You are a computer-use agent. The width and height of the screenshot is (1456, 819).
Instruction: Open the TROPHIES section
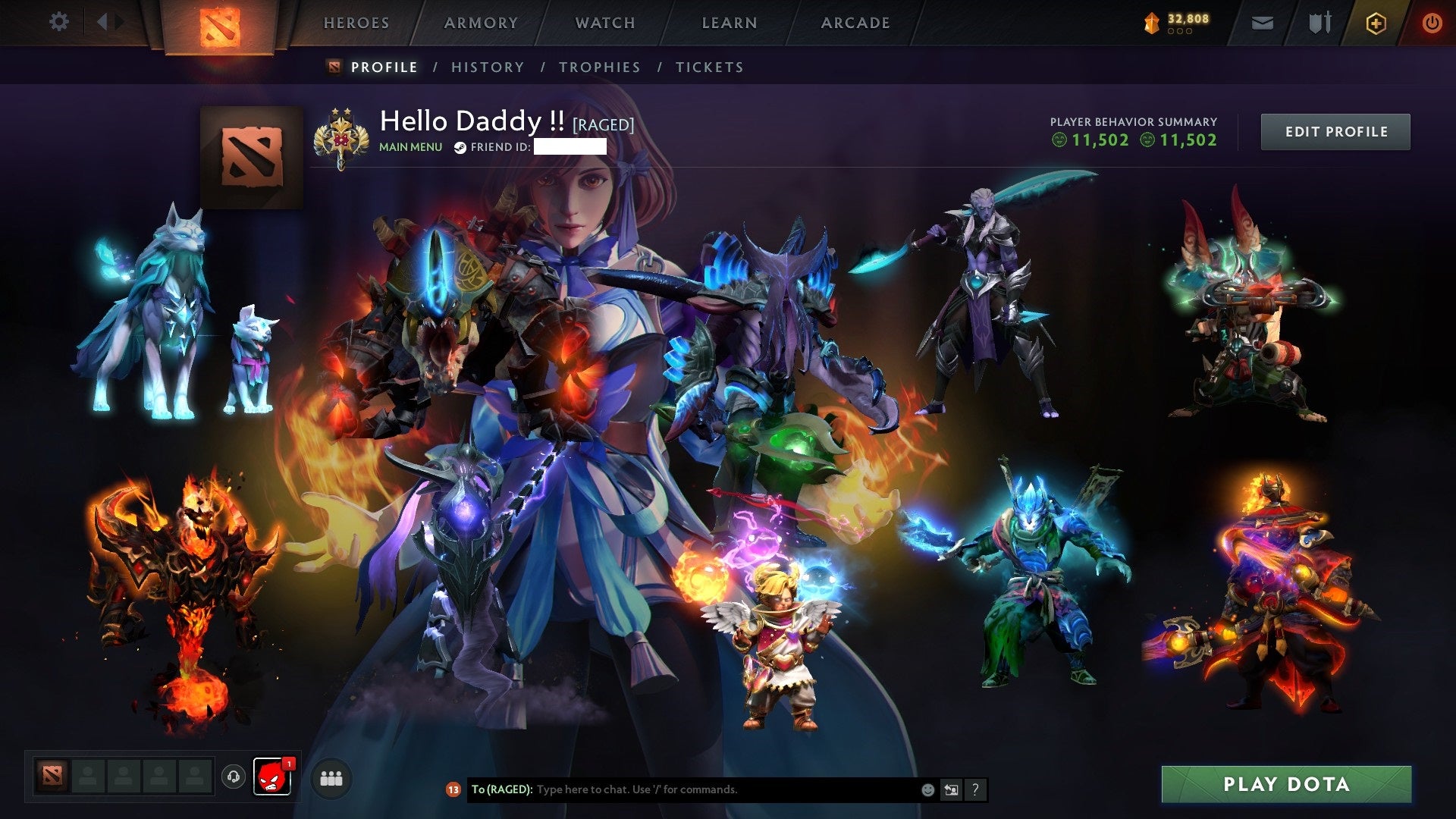(599, 67)
